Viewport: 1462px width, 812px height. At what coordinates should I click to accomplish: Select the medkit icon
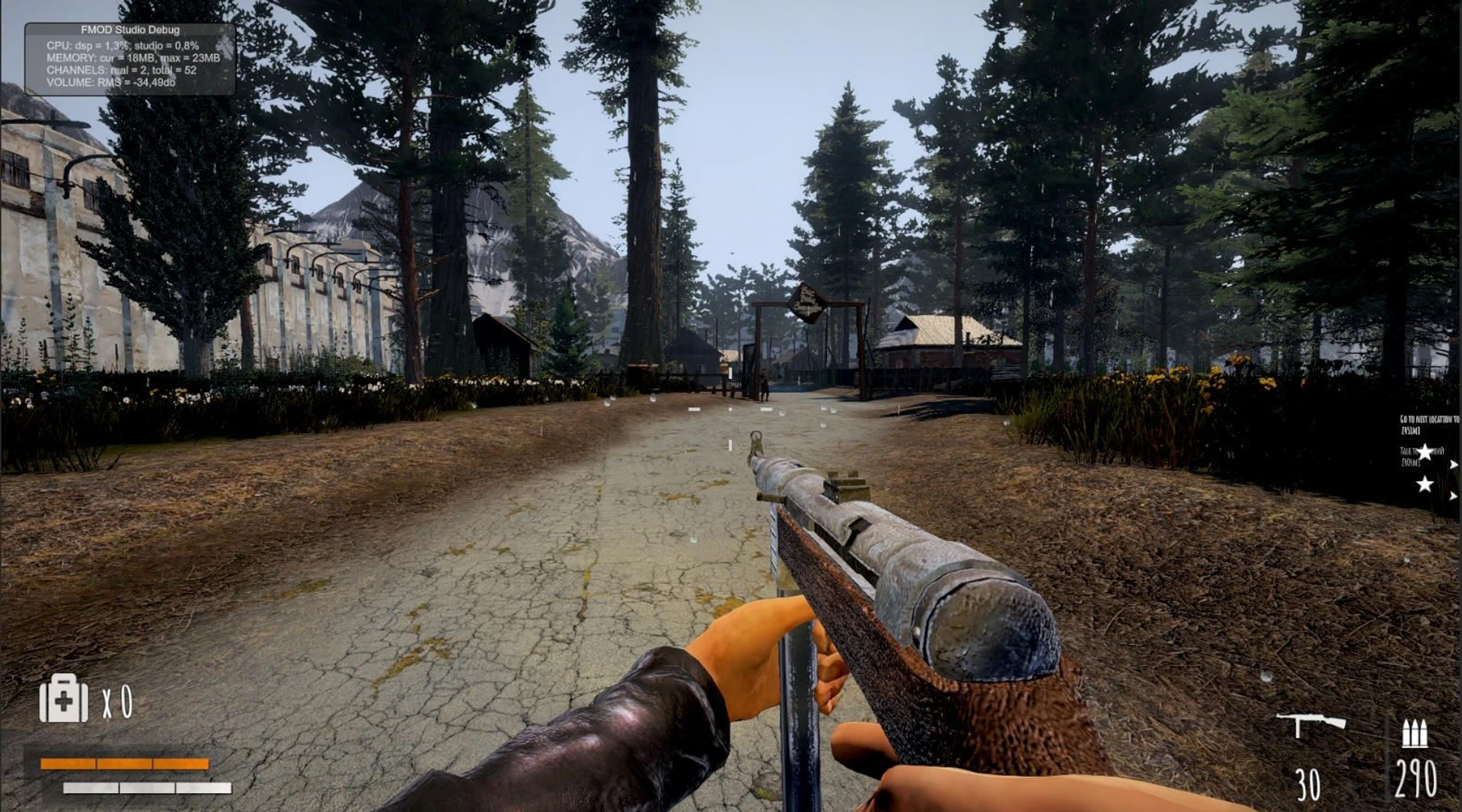click(x=63, y=699)
